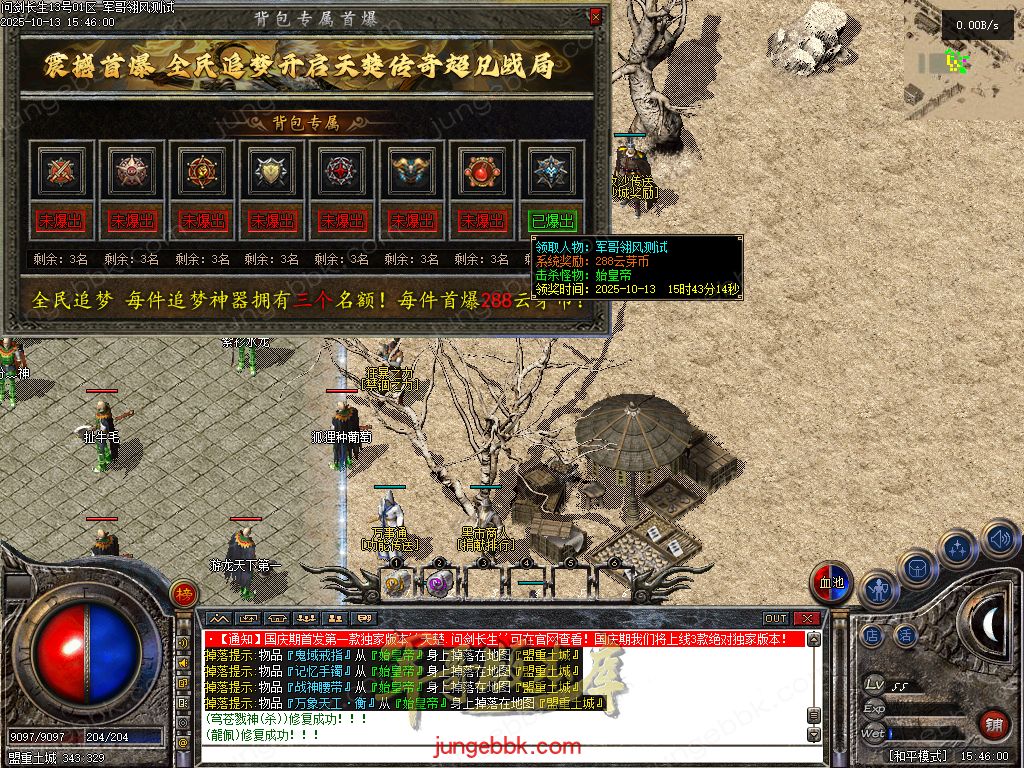Click the 活 activity button

tap(906, 634)
